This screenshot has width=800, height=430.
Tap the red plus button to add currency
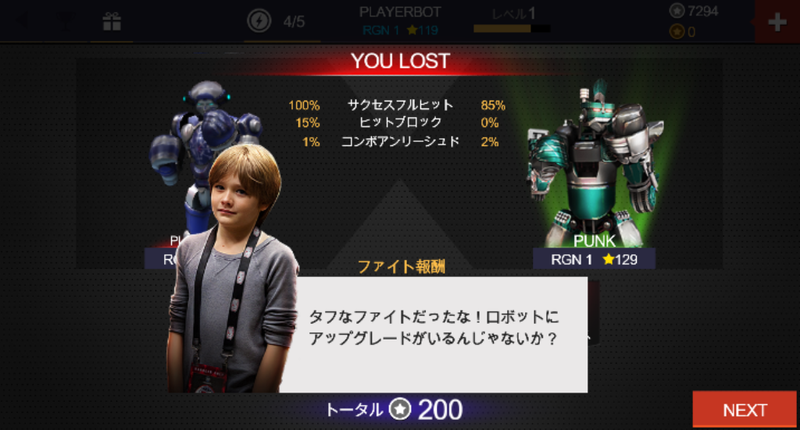coord(776,22)
